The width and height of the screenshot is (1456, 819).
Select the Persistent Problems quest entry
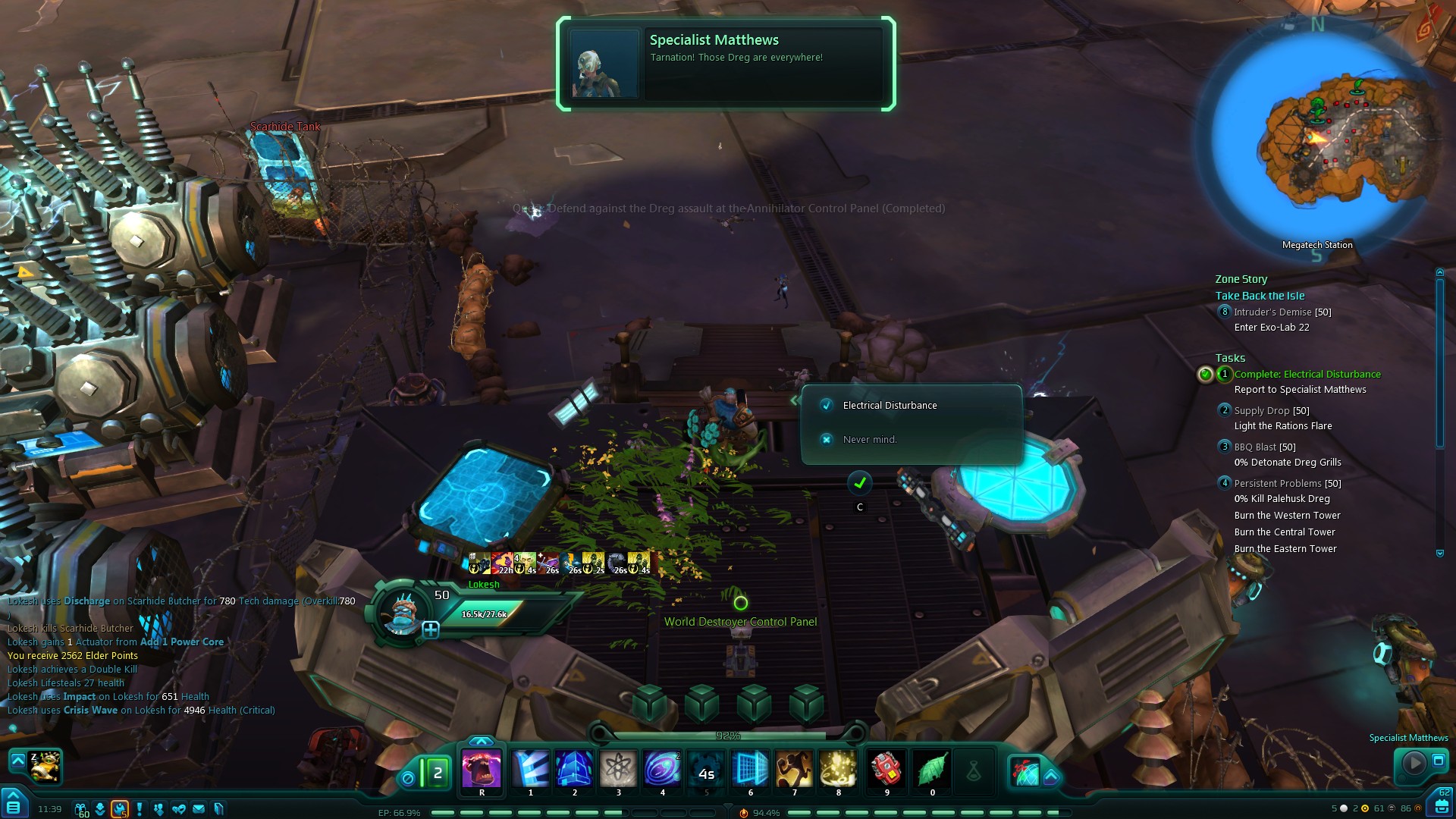click(1287, 484)
